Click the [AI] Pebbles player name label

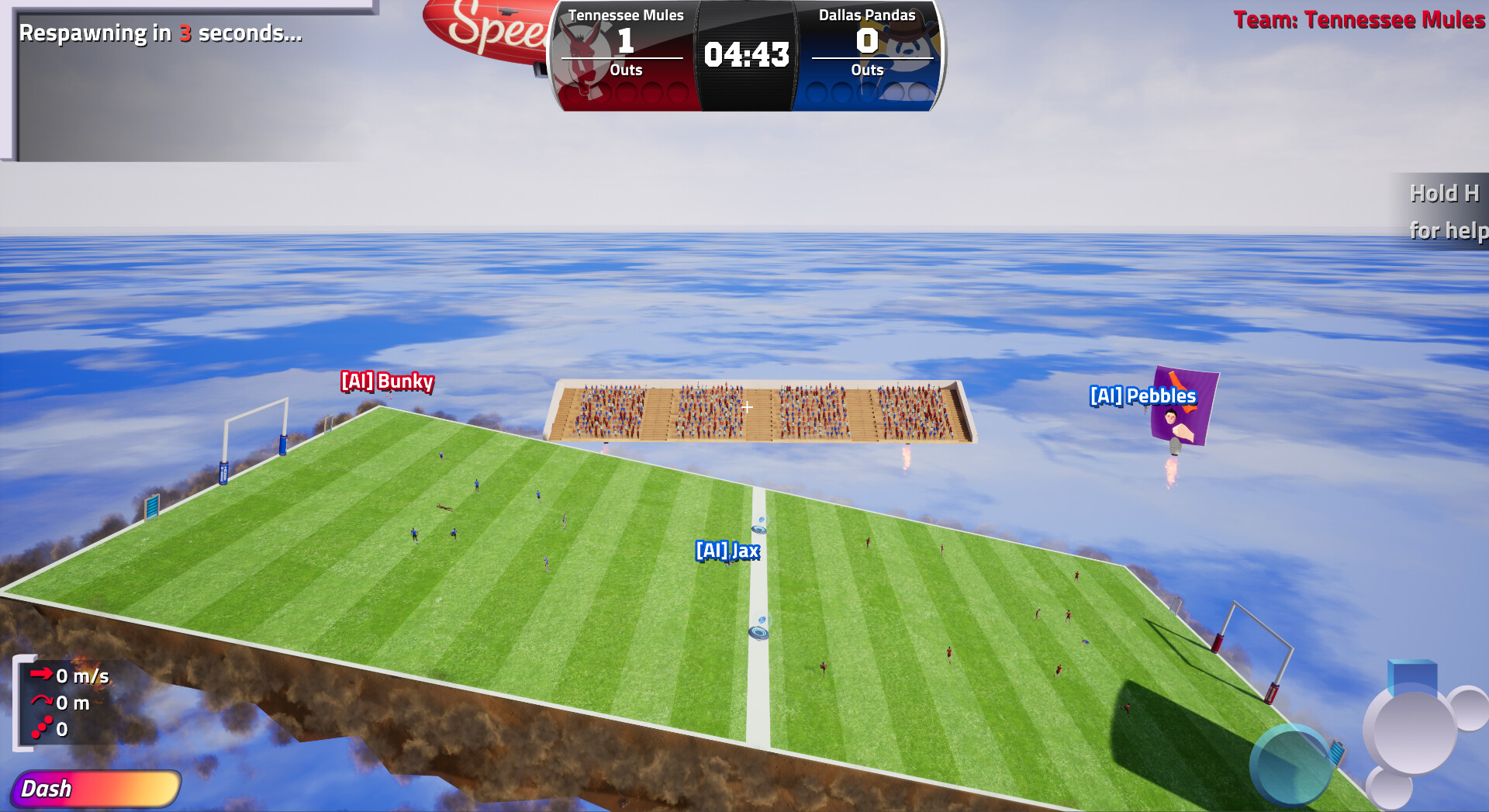click(x=1142, y=396)
